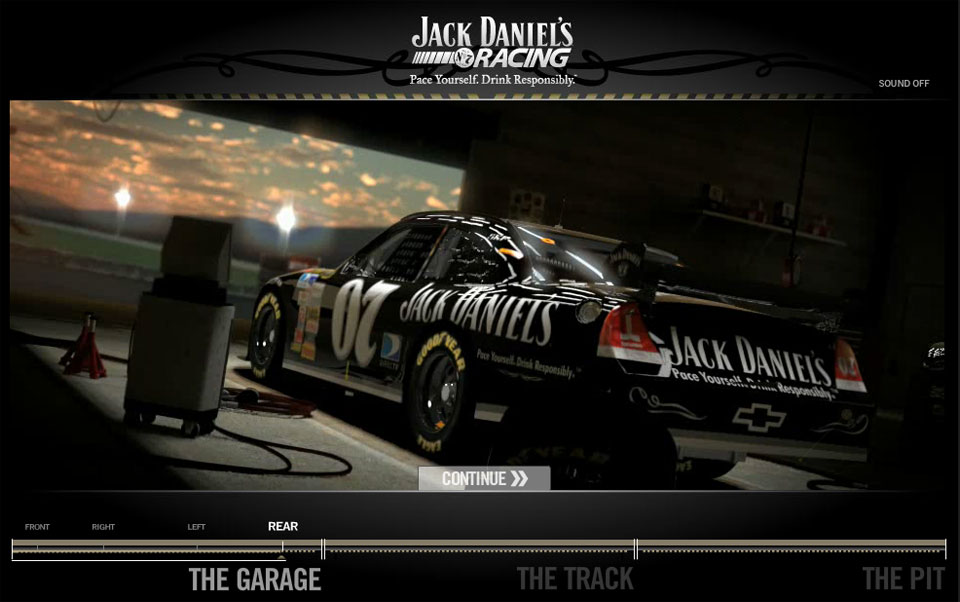This screenshot has height=602, width=960.
Task: Jump to the Front view marker
Action: pyautogui.click(x=37, y=527)
